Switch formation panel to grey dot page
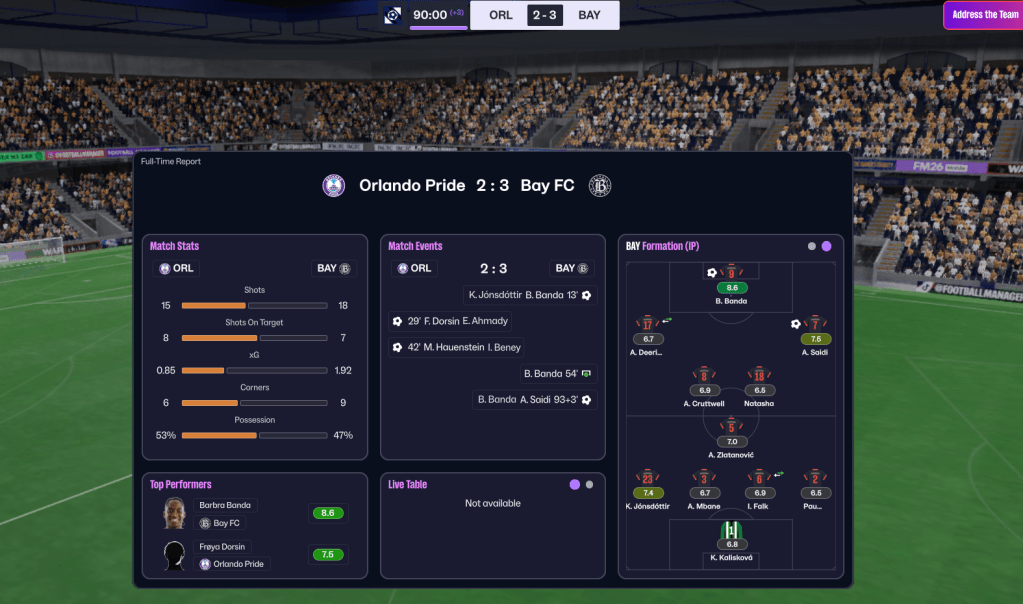The width and height of the screenshot is (1023, 604). [x=812, y=246]
